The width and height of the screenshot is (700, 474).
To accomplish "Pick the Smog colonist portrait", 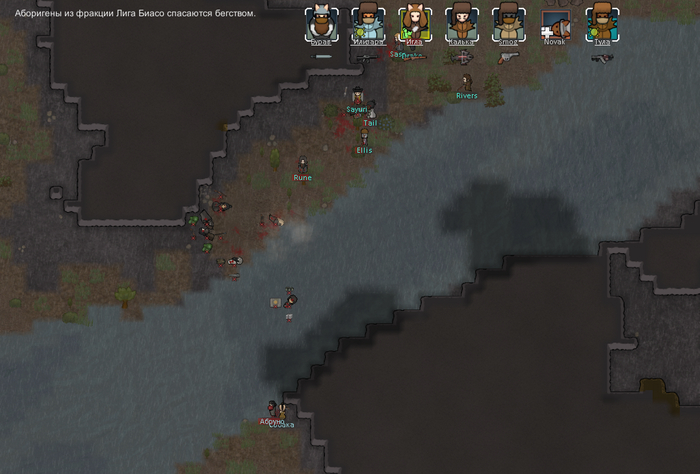I will (x=508, y=22).
